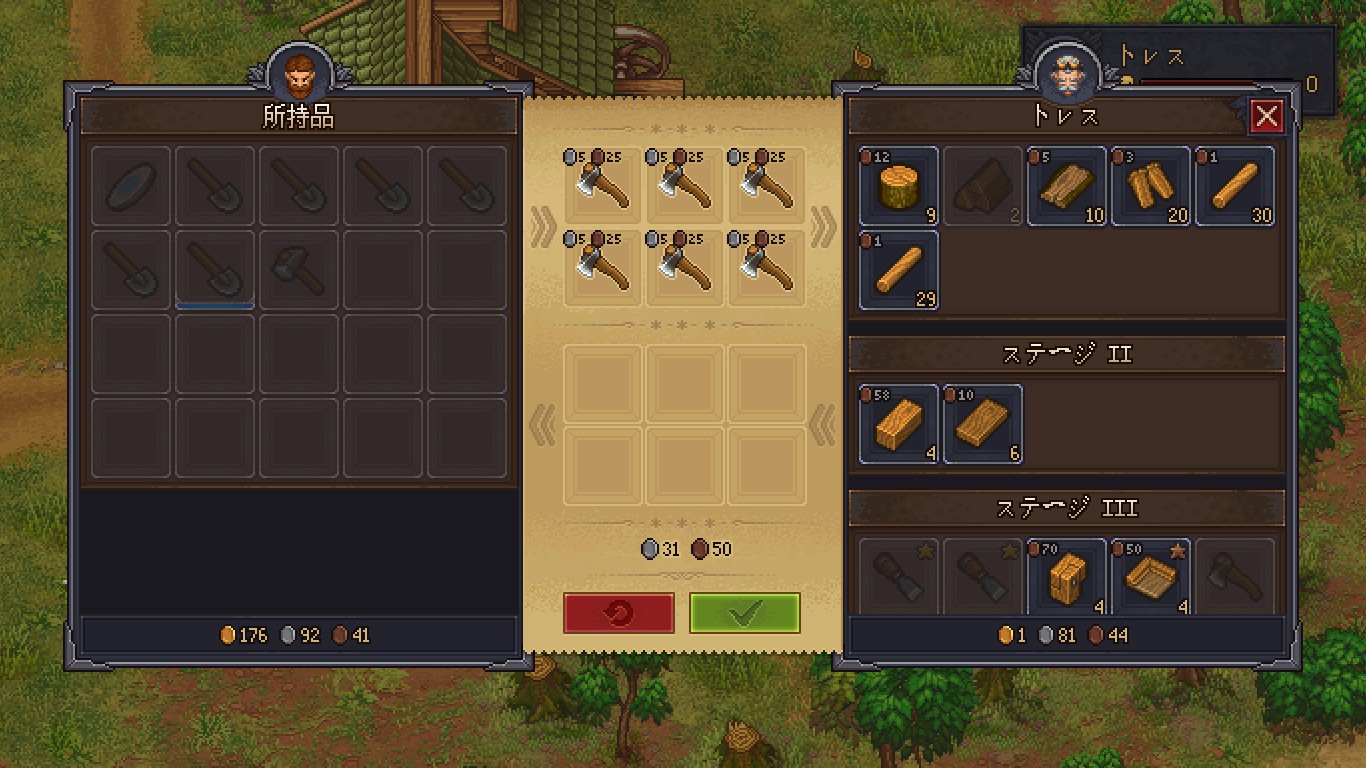The height and width of the screenshot is (768, 1366).
Task: Choose the stage III wooden item priced 70
Action: [x=1067, y=577]
